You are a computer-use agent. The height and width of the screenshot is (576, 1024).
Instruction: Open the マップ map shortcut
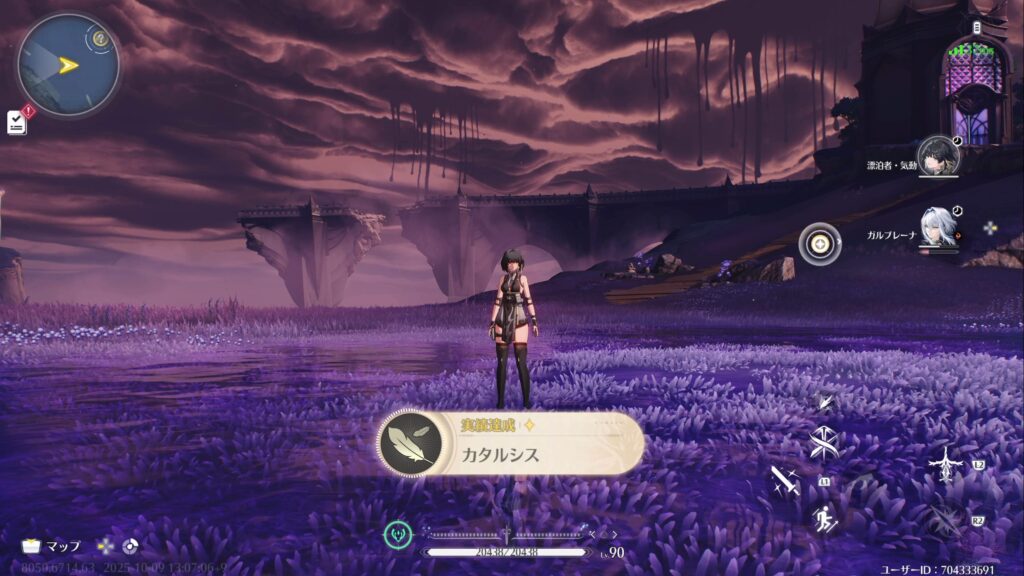coord(51,546)
